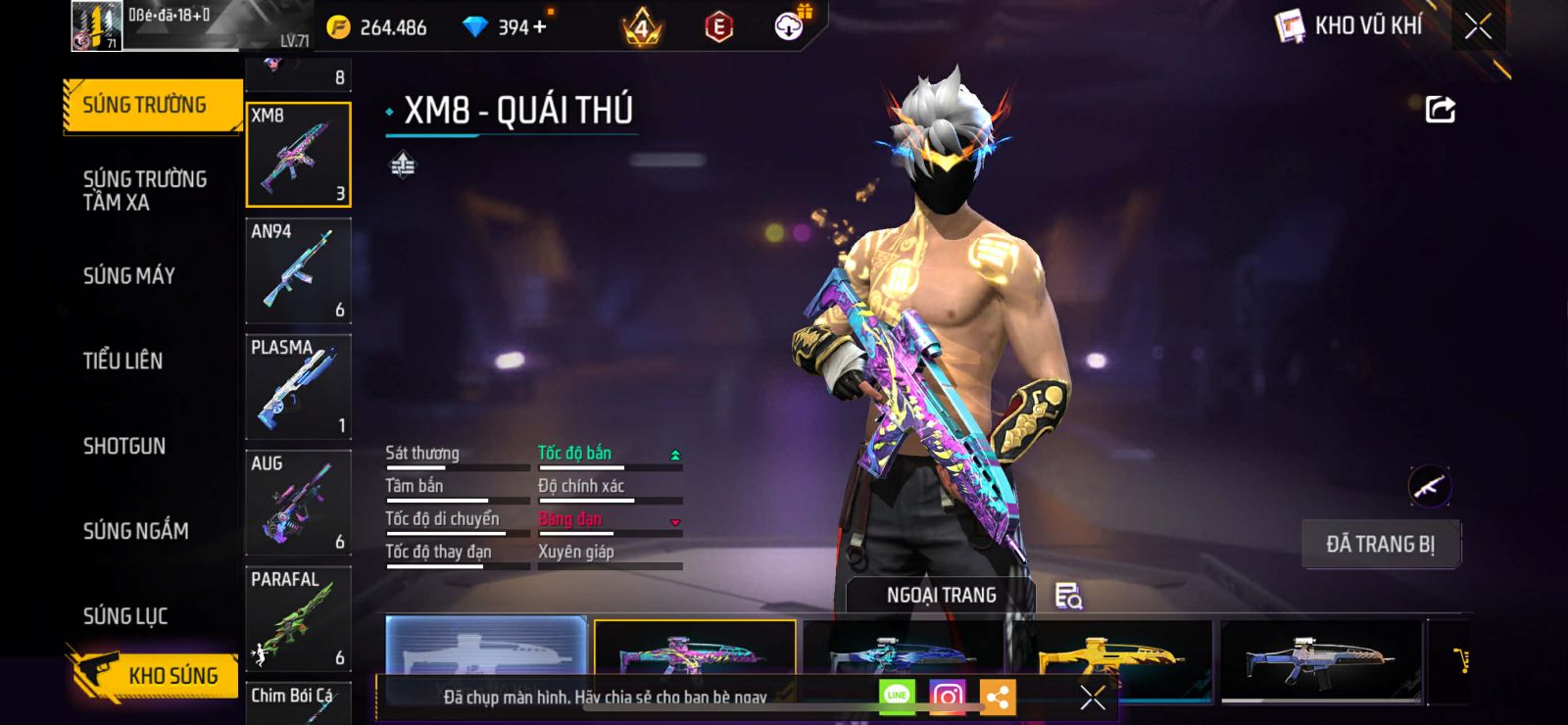This screenshot has height=725, width=1568.
Task: Show the Súng Ngắm category
Action: (x=136, y=531)
